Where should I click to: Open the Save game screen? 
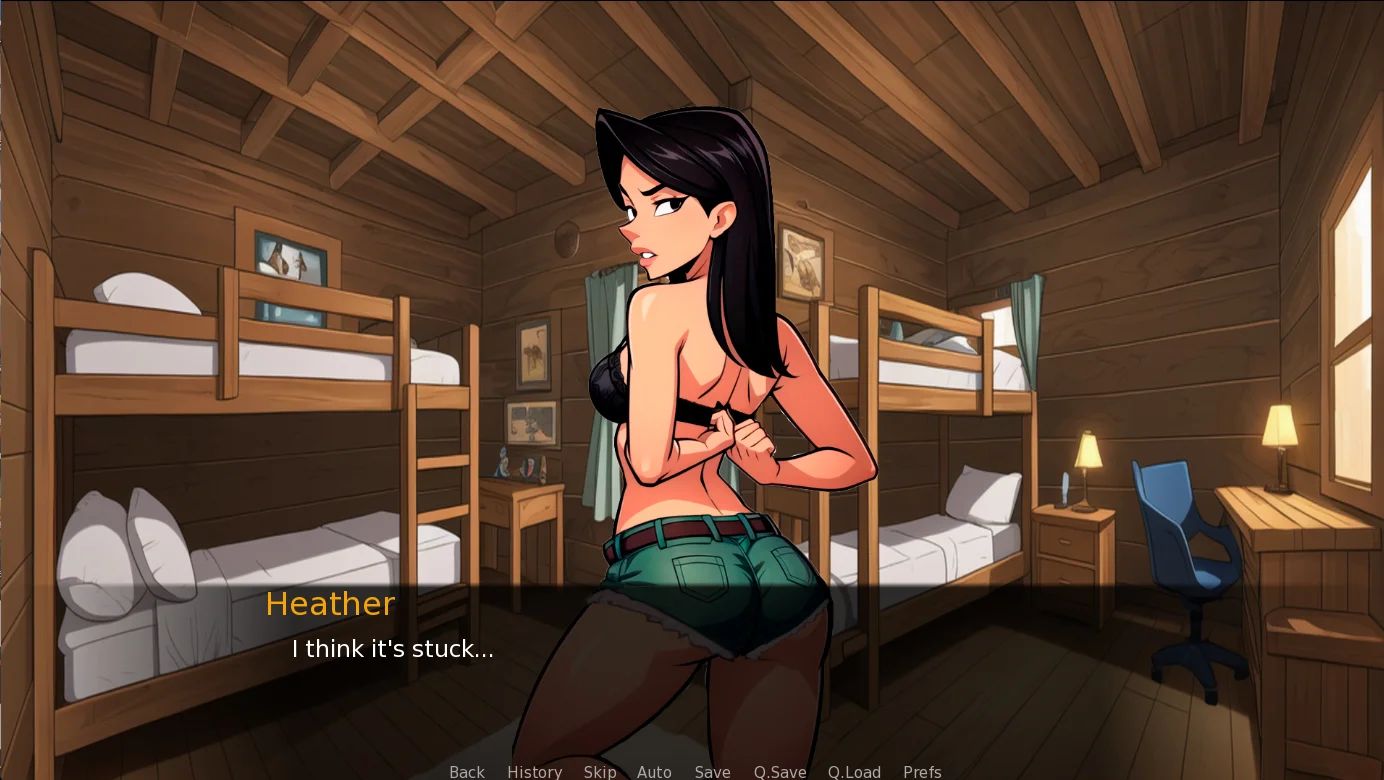coord(712,772)
